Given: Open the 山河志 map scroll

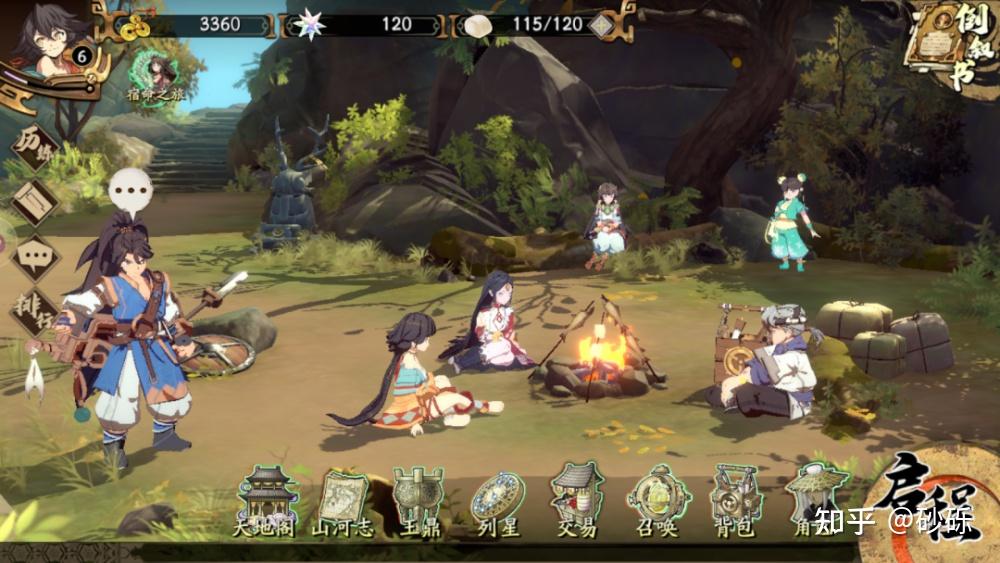Looking at the screenshot, I should [342, 500].
